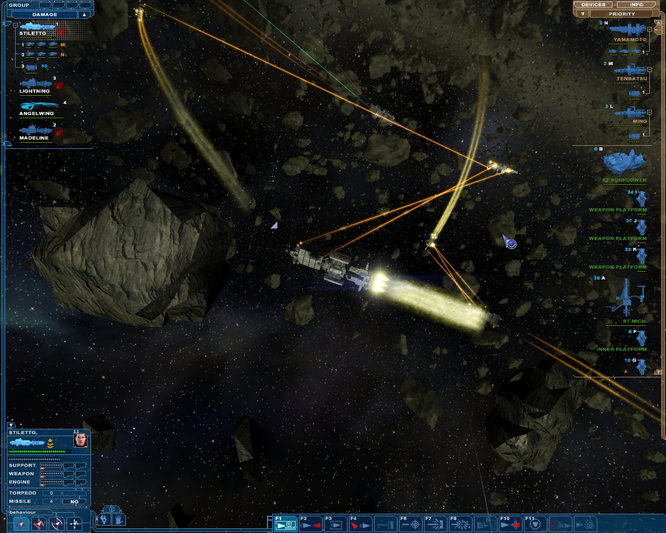666x533 pixels.
Task: Switch to the Info tab
Action: (635, 5)
